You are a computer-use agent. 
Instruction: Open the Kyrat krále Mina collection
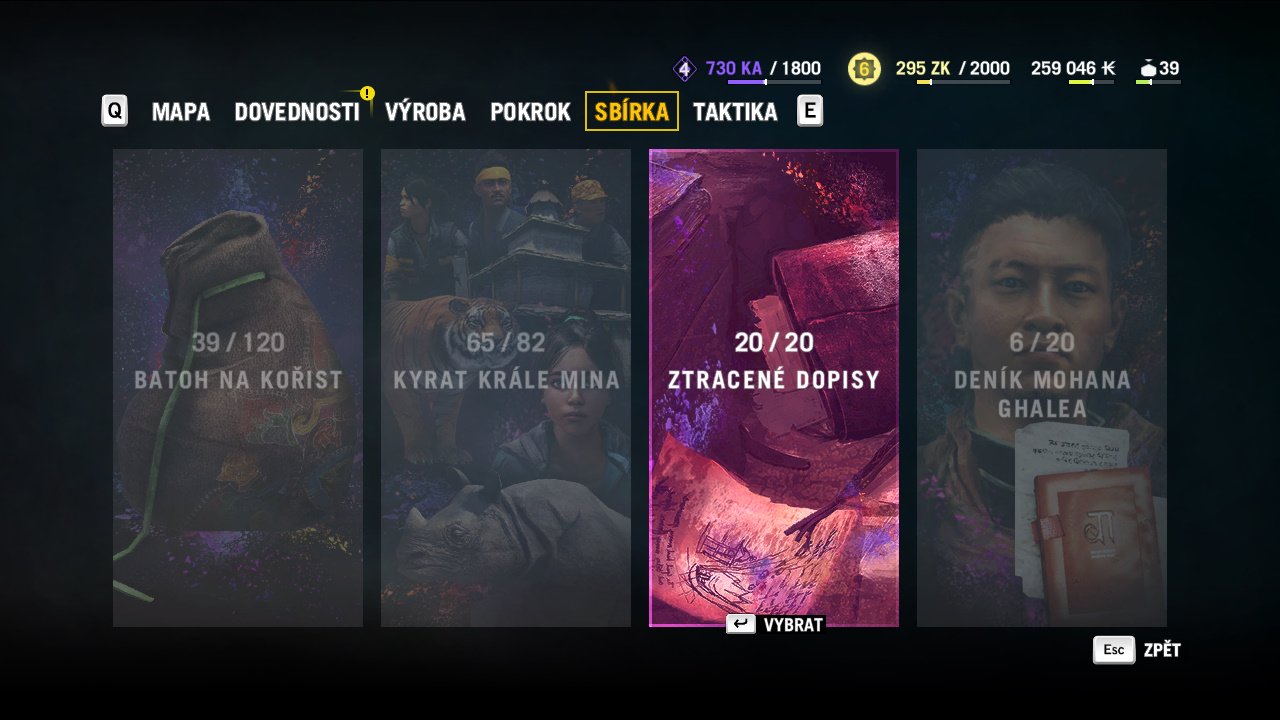pos(506,388)
